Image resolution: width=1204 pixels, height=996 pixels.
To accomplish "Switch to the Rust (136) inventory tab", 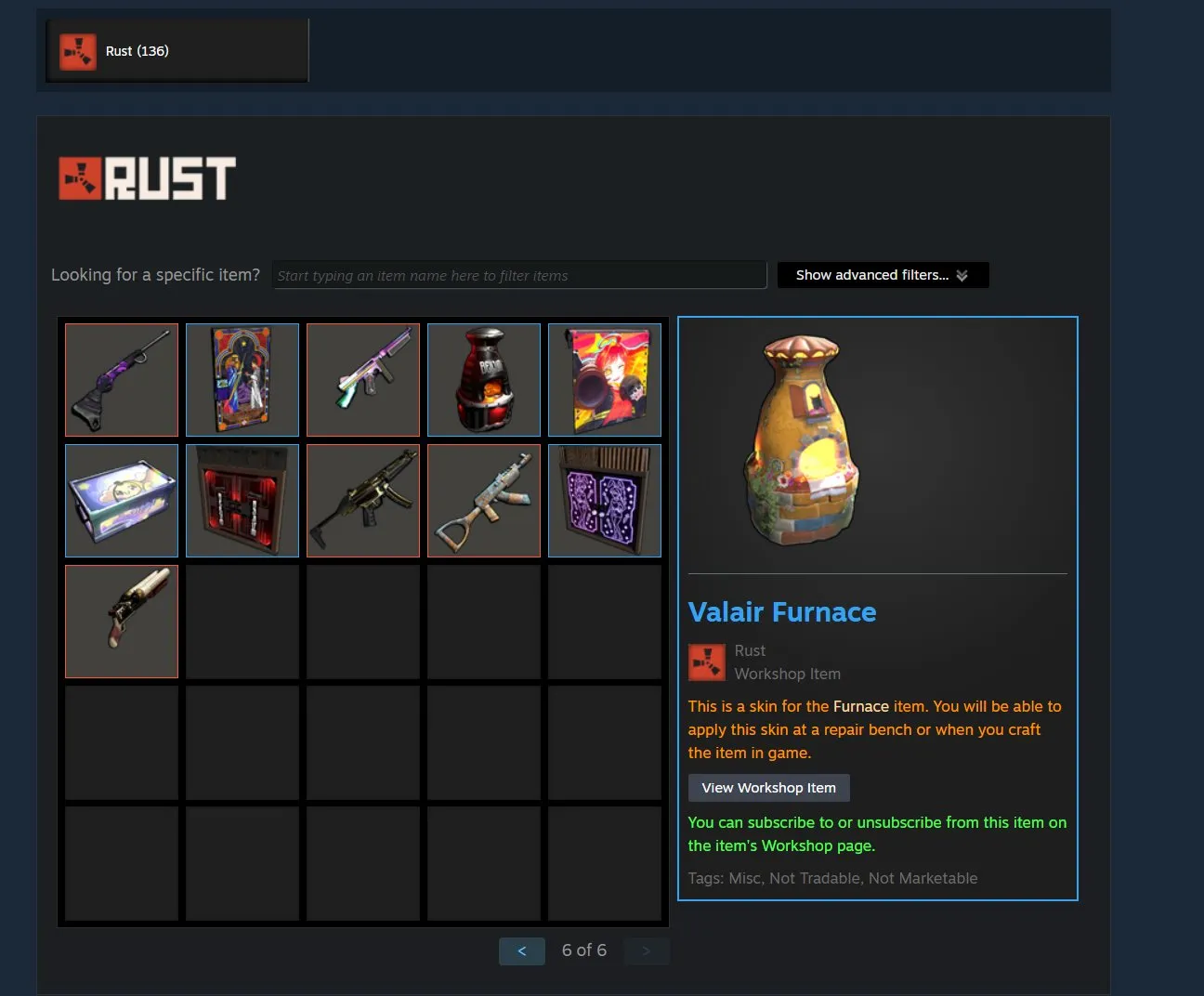I will (177, 51).
